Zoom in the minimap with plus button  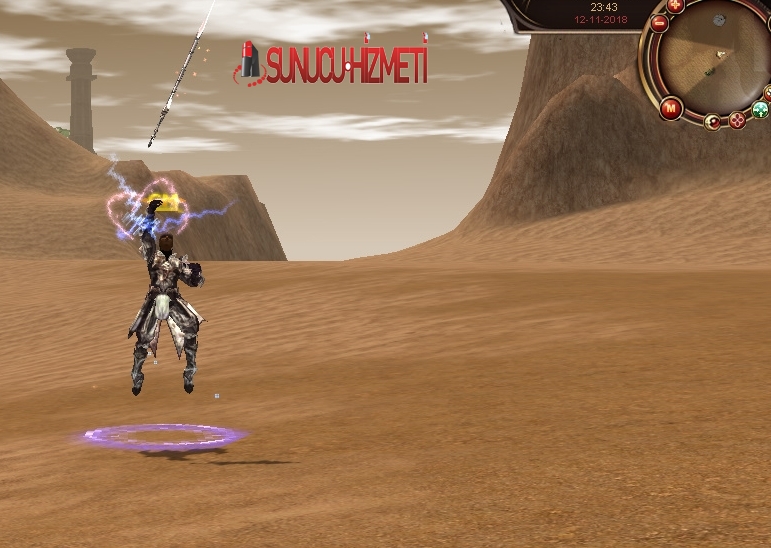676,5
